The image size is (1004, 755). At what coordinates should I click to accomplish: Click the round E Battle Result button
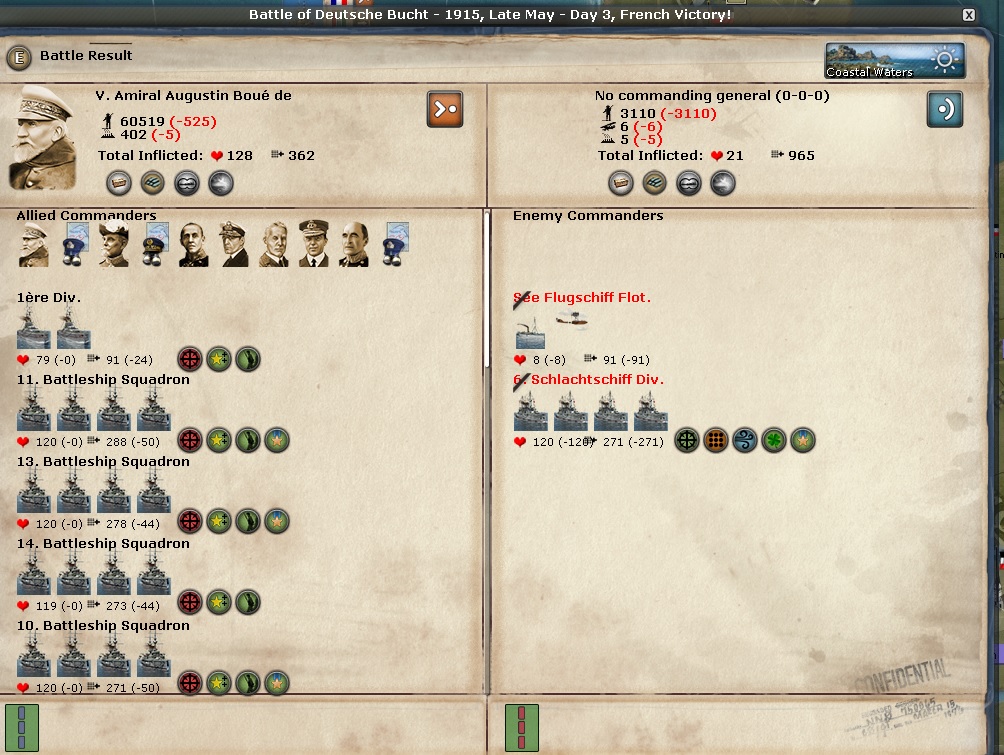pyautogui.click(x=18, y=57)
